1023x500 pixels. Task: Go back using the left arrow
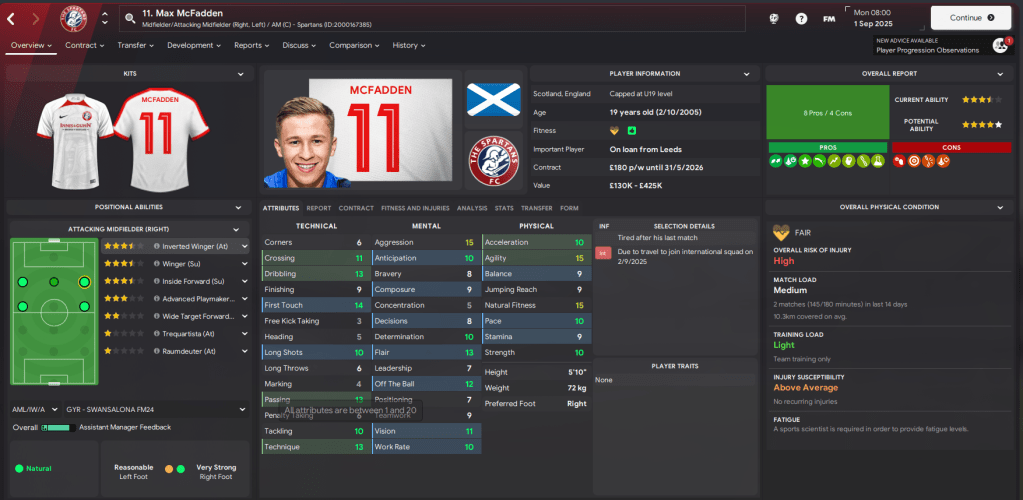click(10, 18)
